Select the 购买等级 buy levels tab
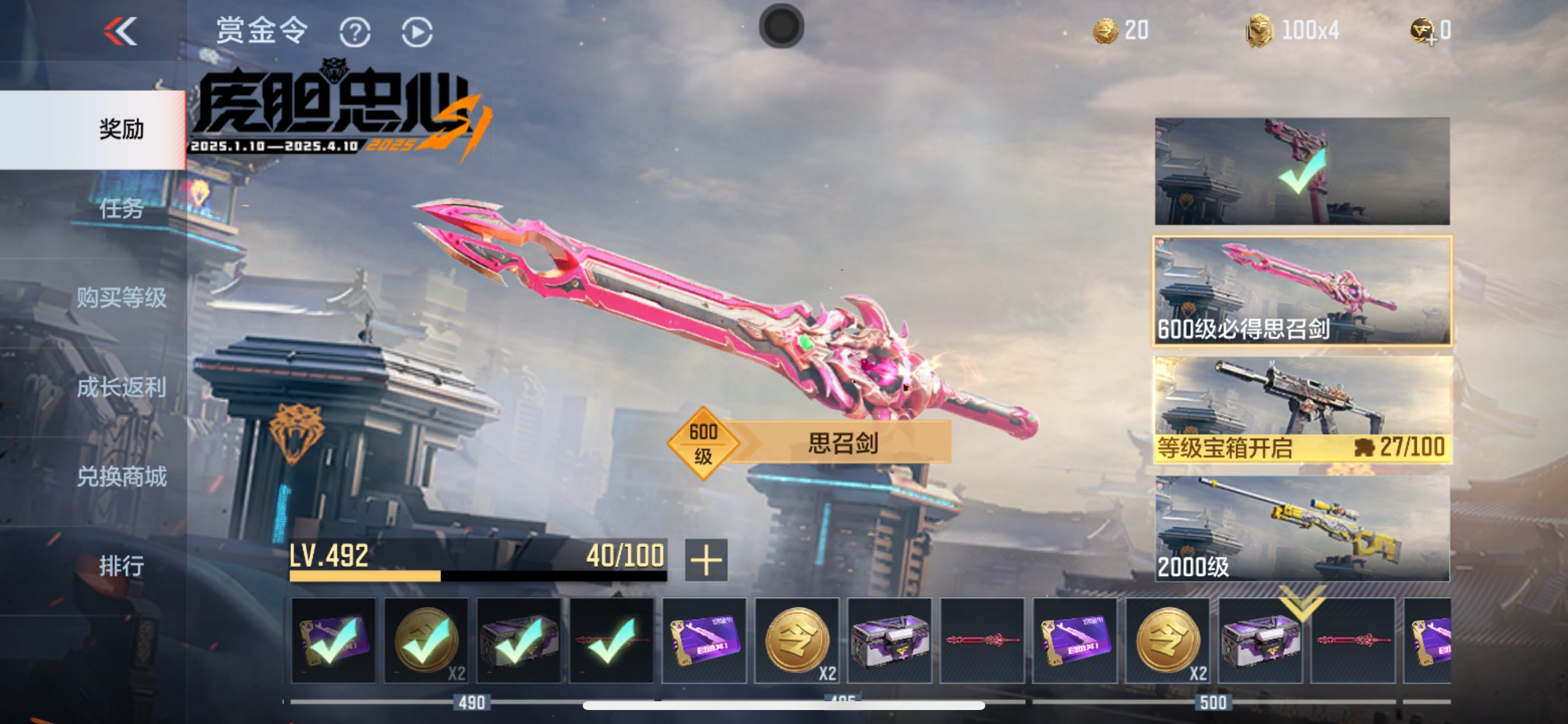Image resolution: width=1568 pixels, height=724 pixels. click(121, 297)
